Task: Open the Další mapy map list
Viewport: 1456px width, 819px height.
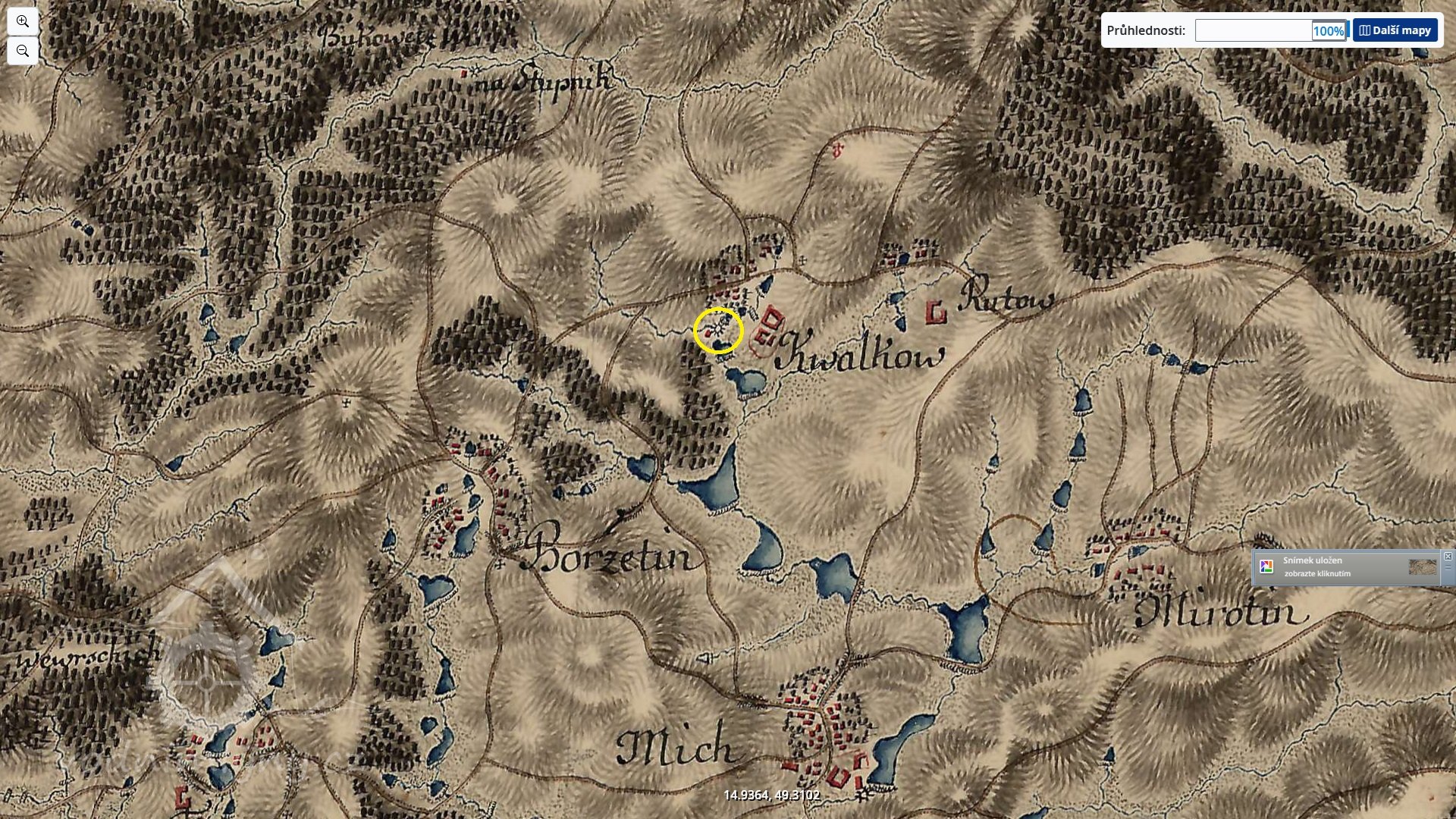Action: pos(1395,30)
